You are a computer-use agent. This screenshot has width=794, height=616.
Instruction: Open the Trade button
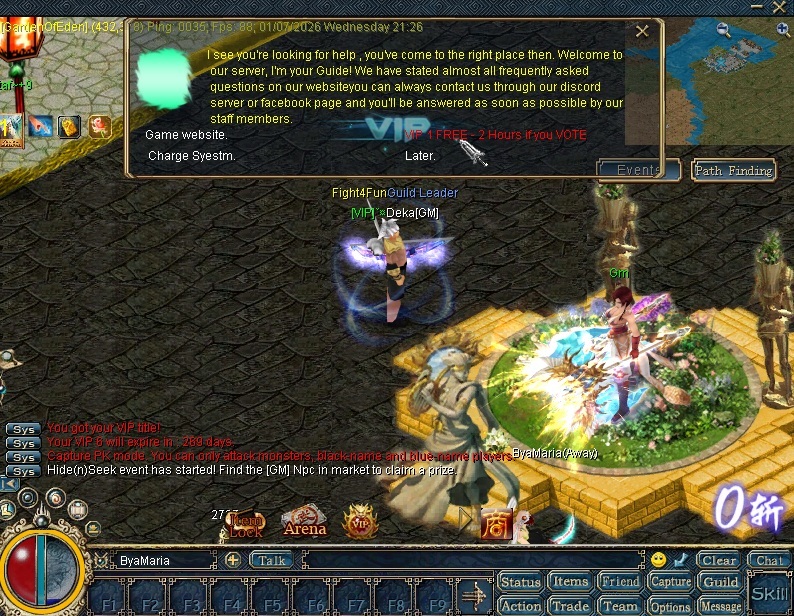click(570, 606)
